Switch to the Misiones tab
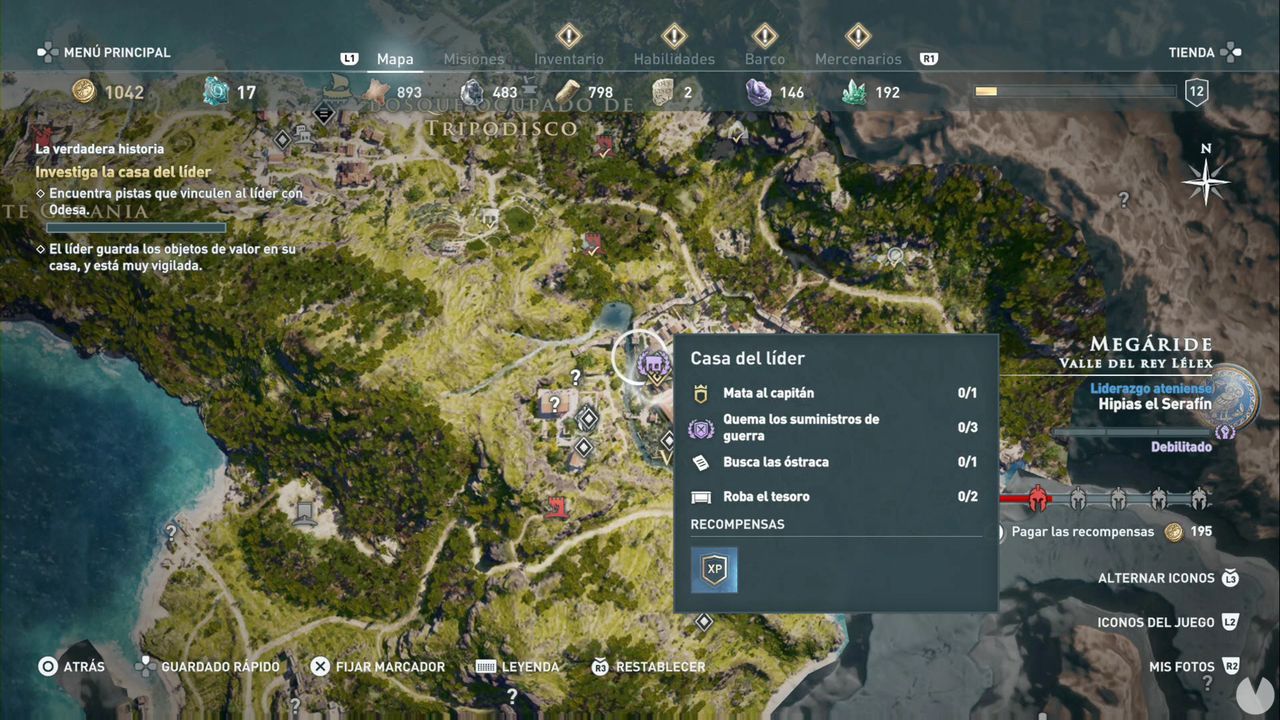 point(473,59)
